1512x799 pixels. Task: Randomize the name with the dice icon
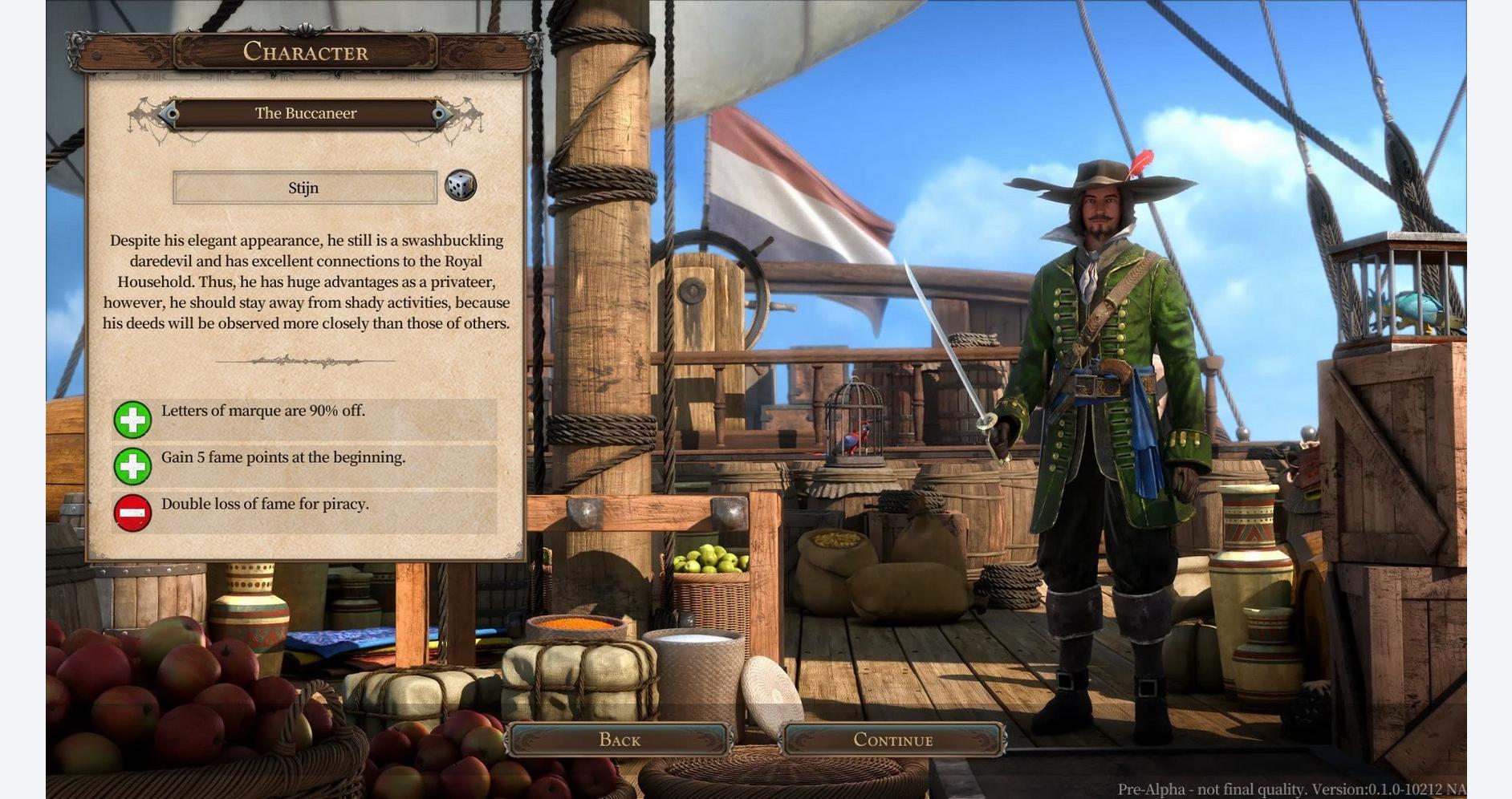click(461, 186)
